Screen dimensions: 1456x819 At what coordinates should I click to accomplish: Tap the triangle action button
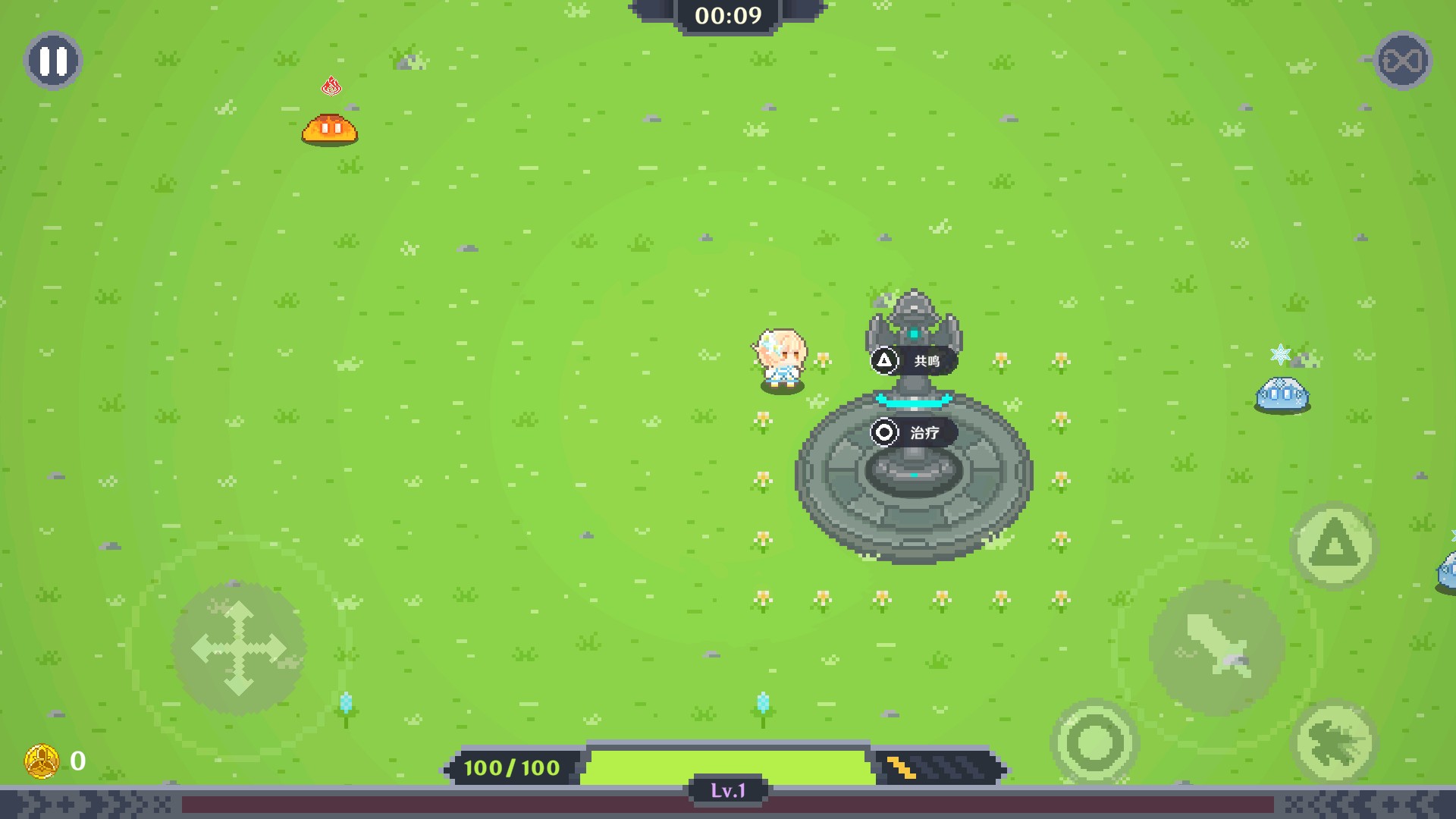(1334, 545)
